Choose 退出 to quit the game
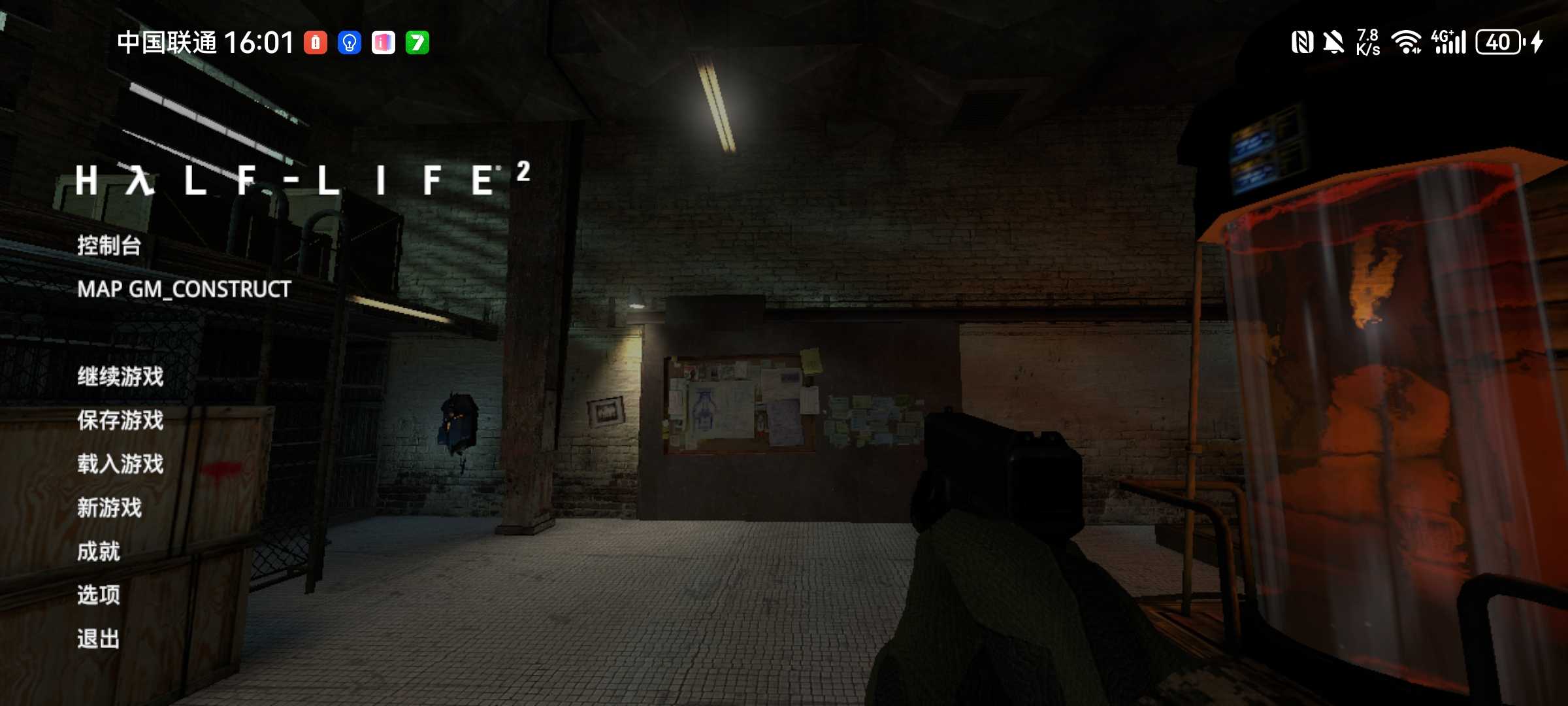Screen dimensions: 1568x706 tap(99, 639)
